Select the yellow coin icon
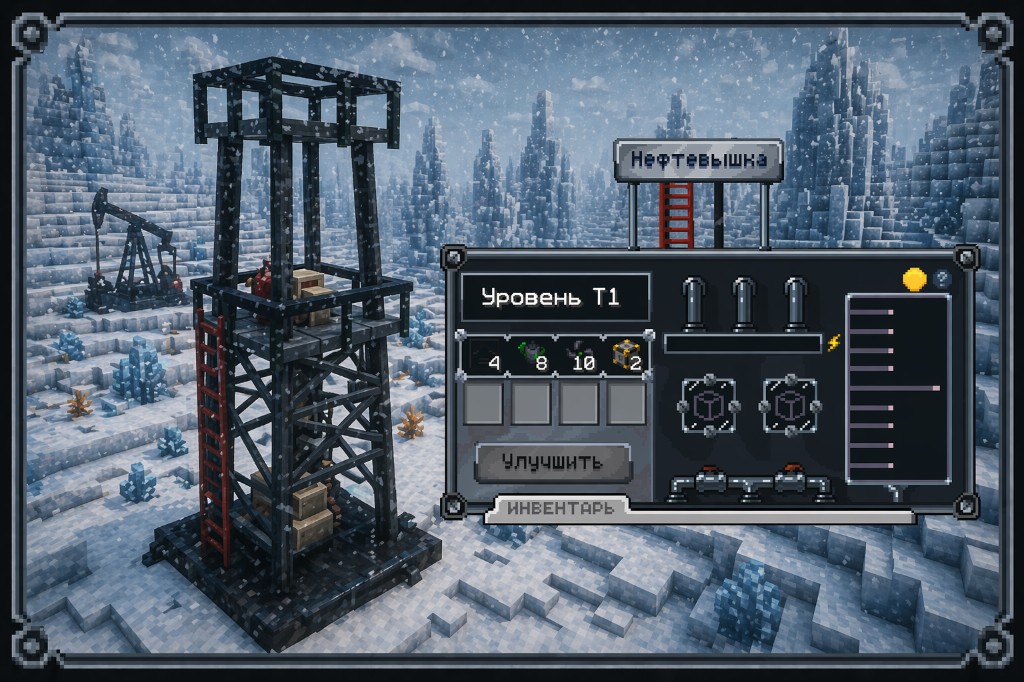Viewport: 1024px width, 682px height. tap(914, 280)
